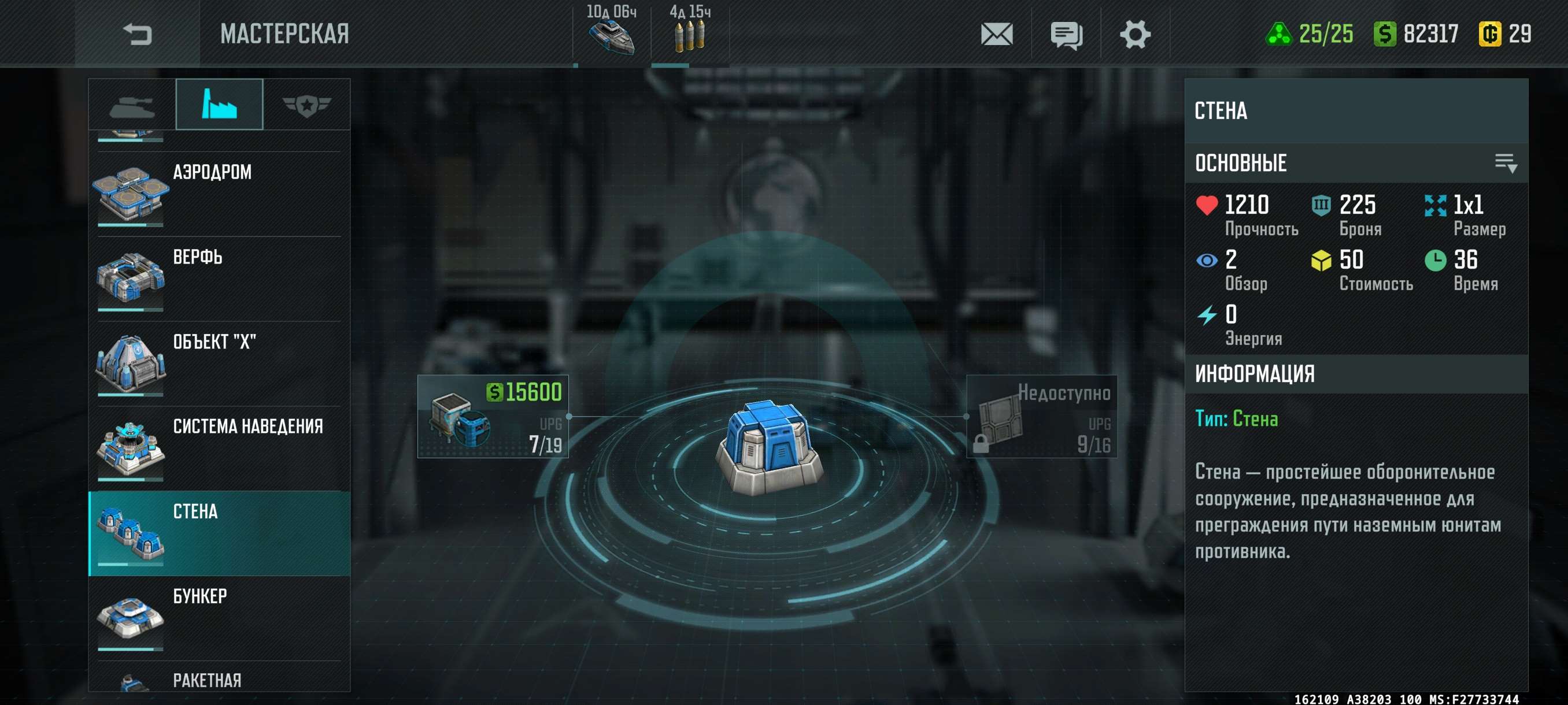Click the locked Недоступно upgrade card
Screen dimensions: 1568x705
1041,417
